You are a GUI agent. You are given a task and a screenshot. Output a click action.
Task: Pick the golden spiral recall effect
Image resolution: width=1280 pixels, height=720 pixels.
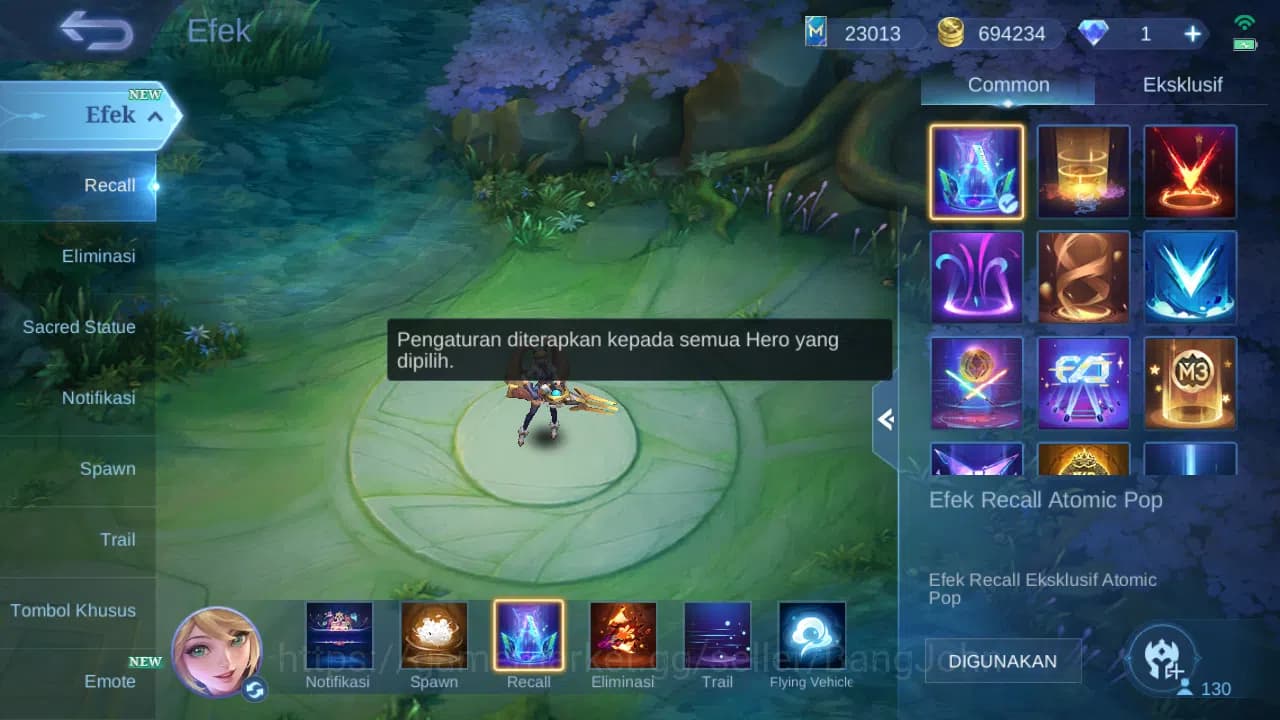1083,277
